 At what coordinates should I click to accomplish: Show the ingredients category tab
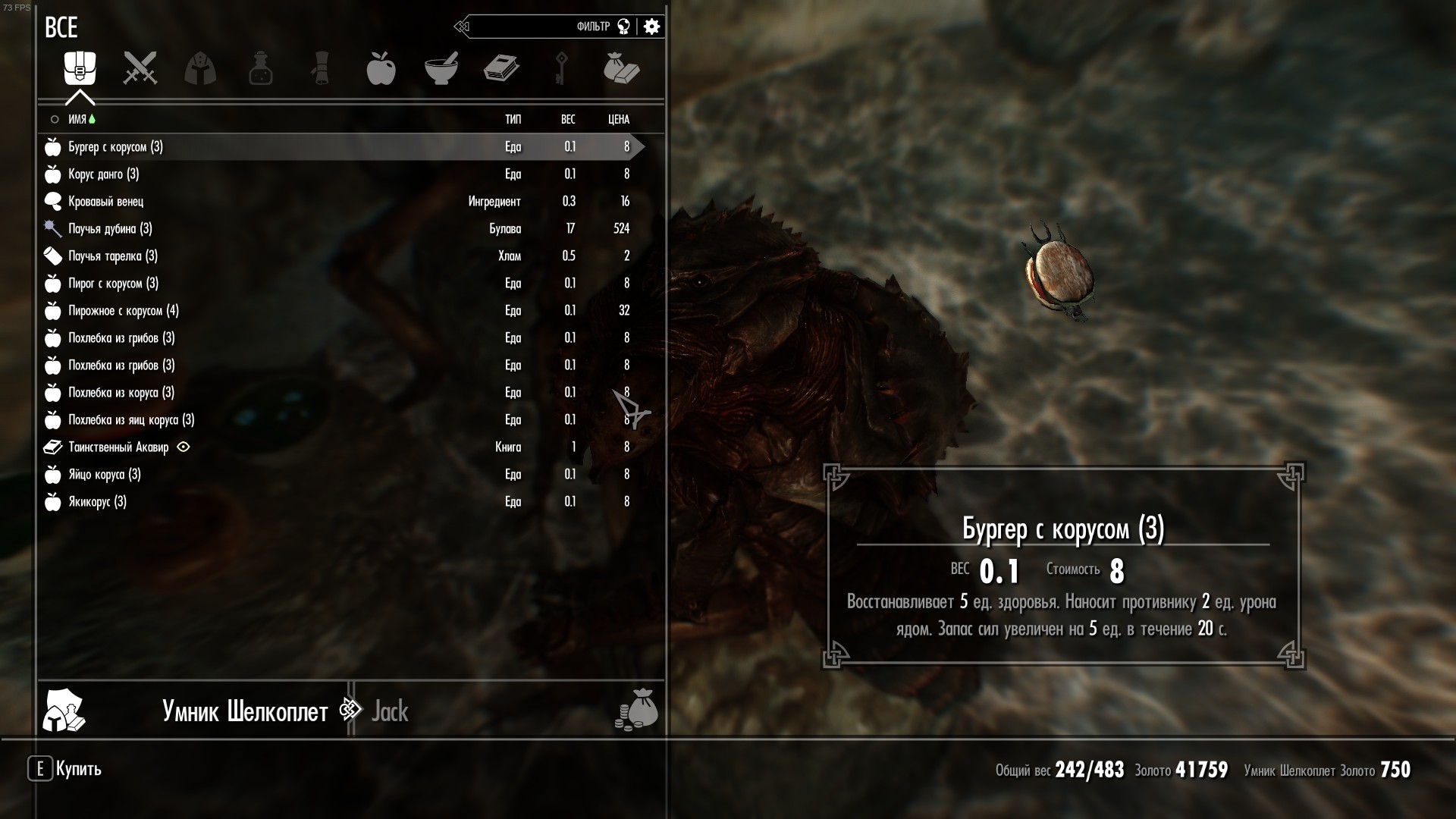pos(441,68)
